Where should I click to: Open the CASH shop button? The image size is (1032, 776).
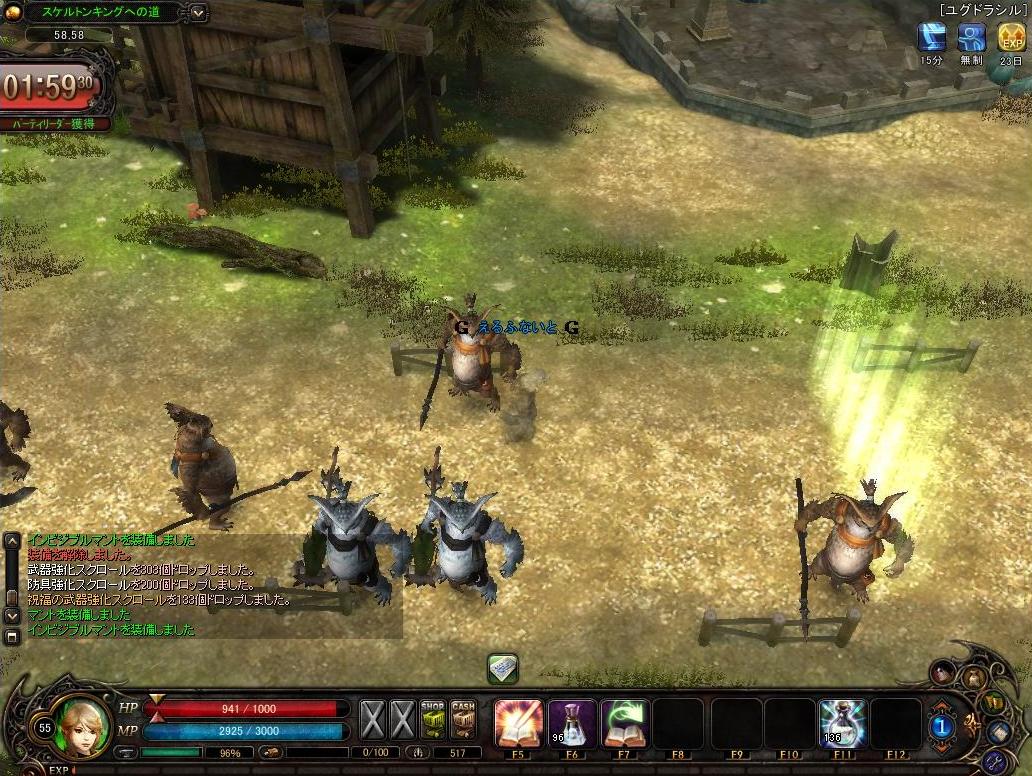point(463,718)
